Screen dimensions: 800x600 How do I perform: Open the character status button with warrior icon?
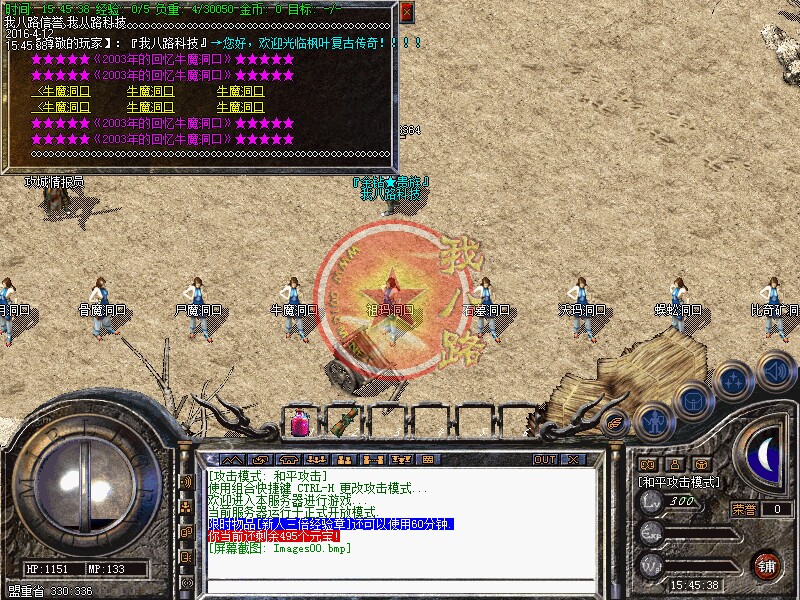[653, 419]
